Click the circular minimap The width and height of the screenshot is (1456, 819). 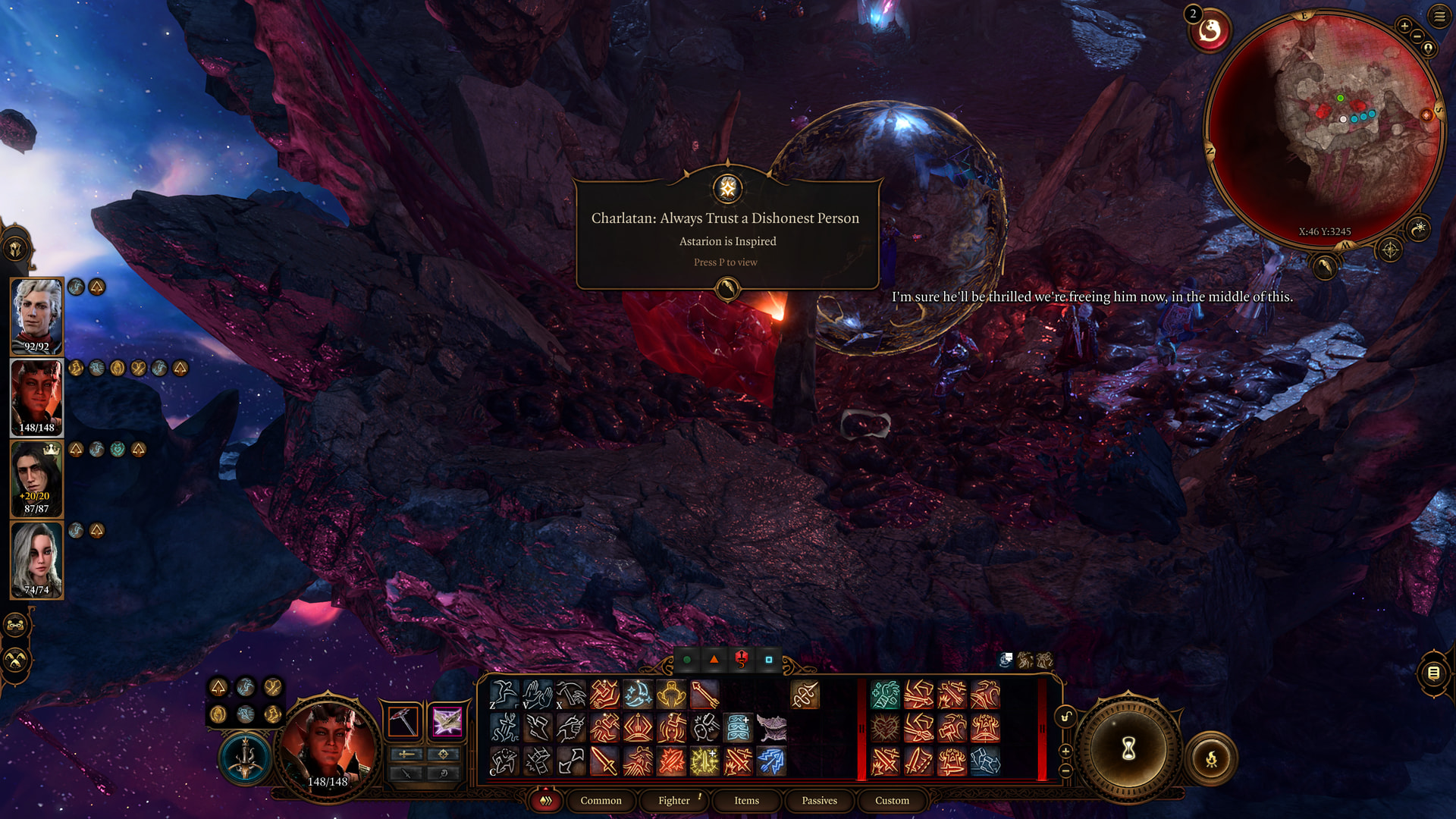click(x=1323, y=129)
